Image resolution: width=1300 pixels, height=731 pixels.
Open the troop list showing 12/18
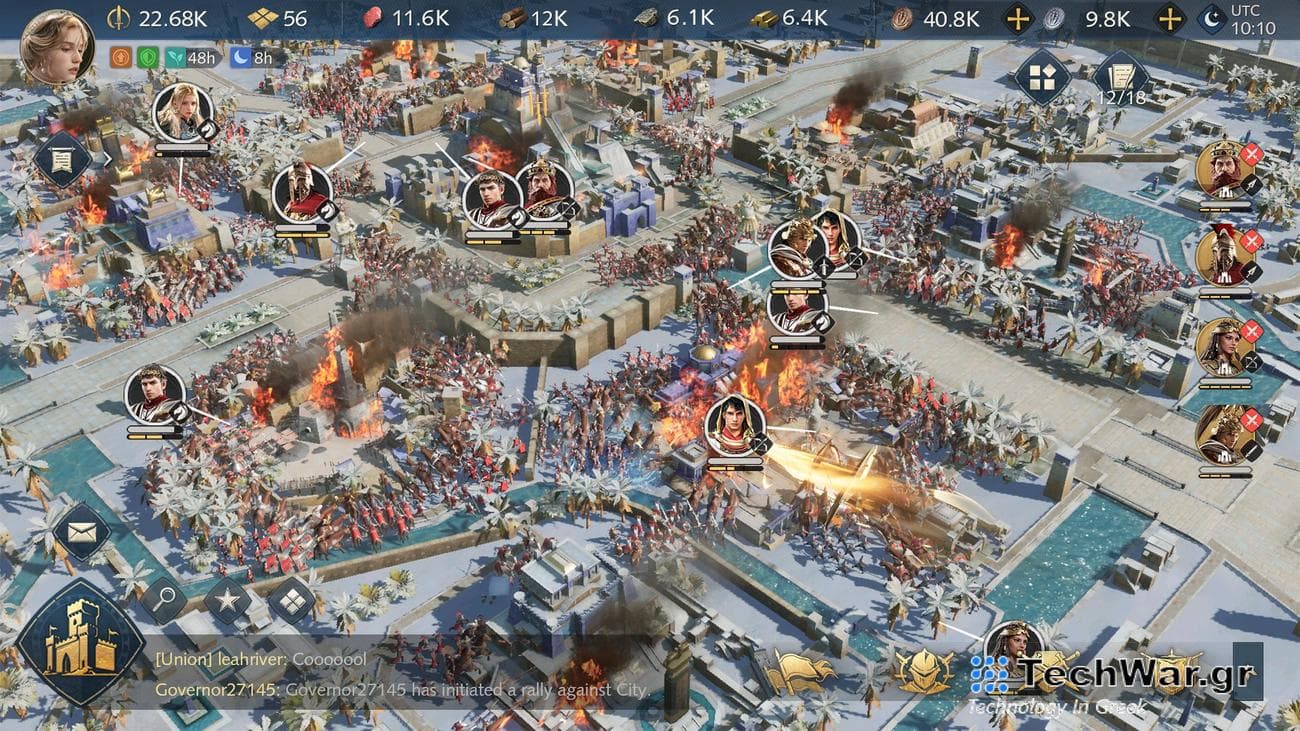1122,81
